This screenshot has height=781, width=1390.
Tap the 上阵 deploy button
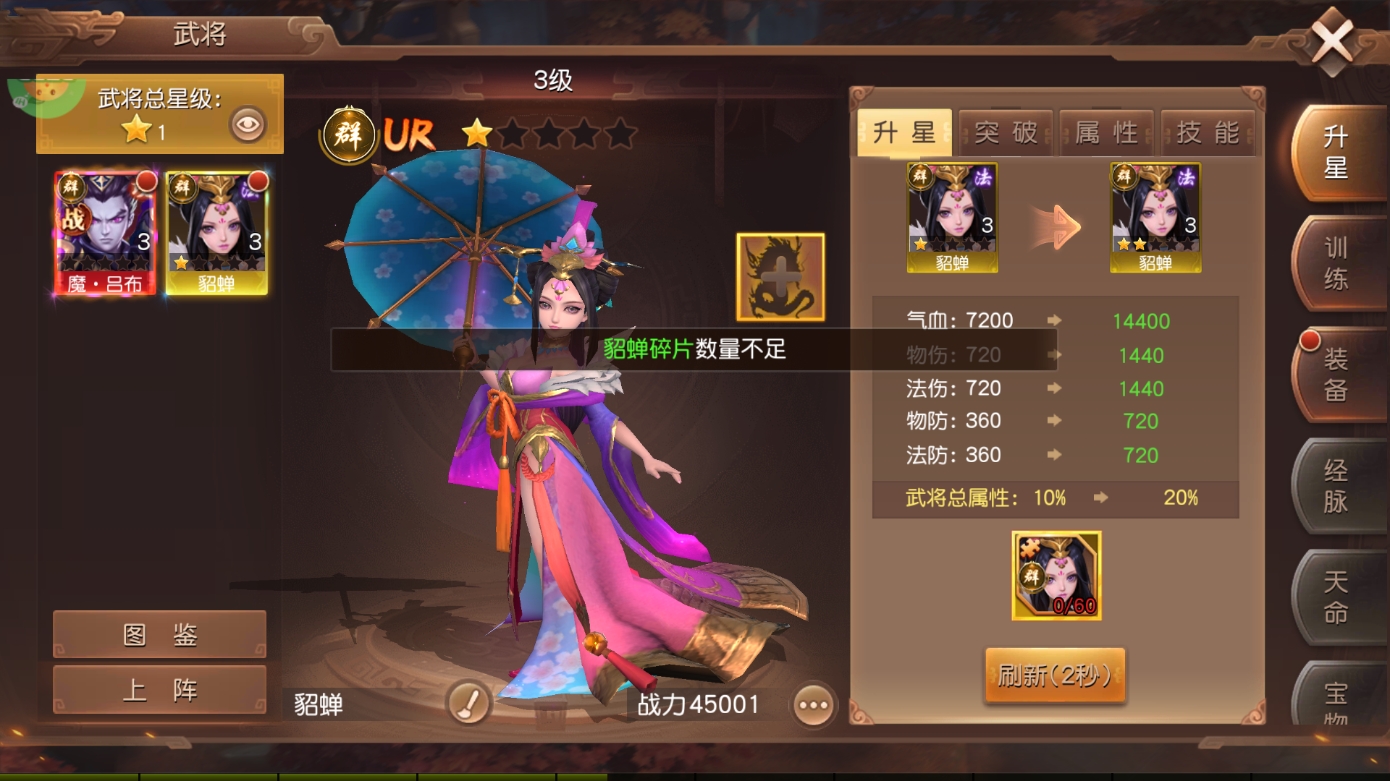click(x=160, y=690)
